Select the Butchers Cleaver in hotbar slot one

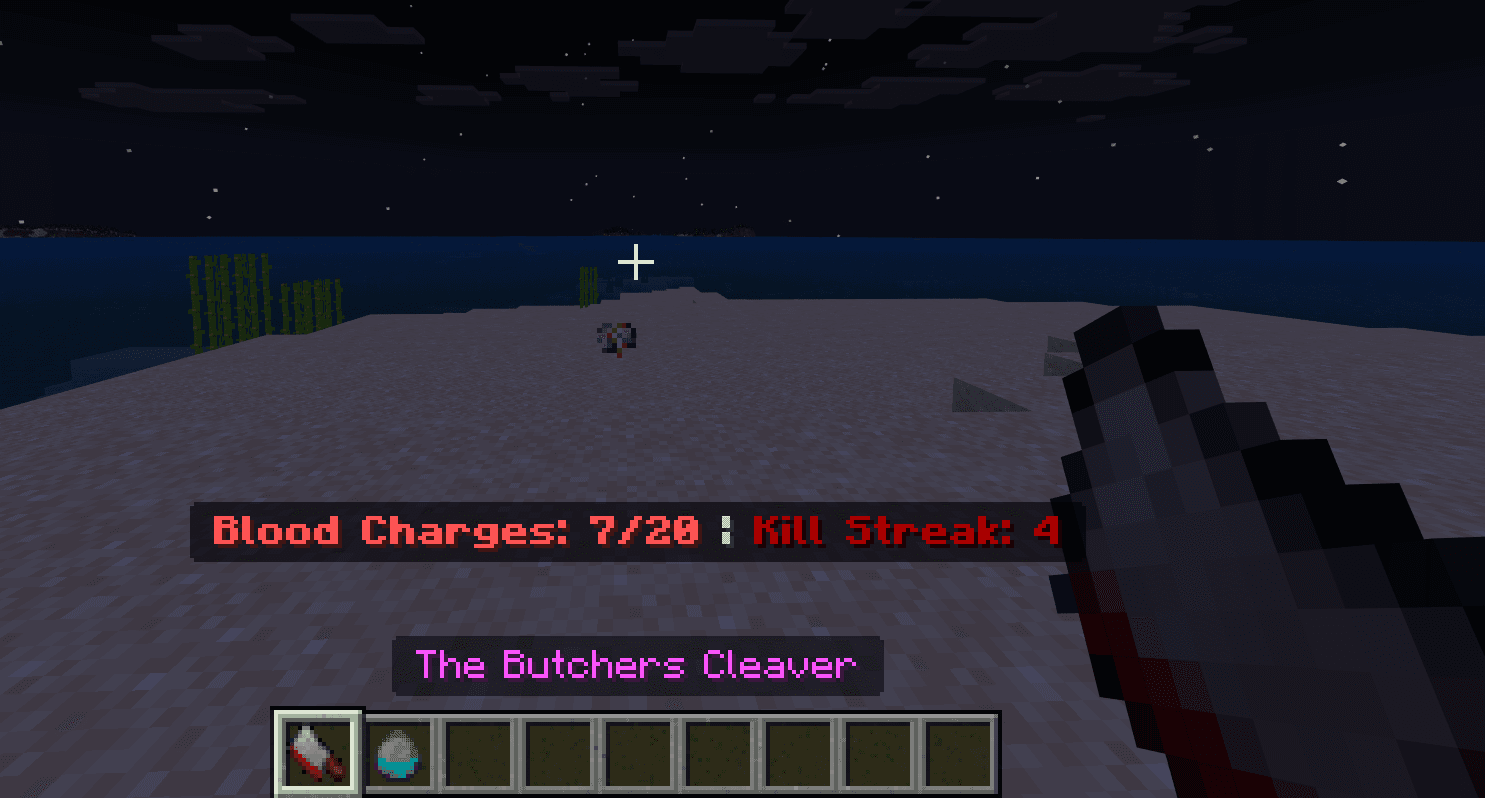tap(317, 755)
